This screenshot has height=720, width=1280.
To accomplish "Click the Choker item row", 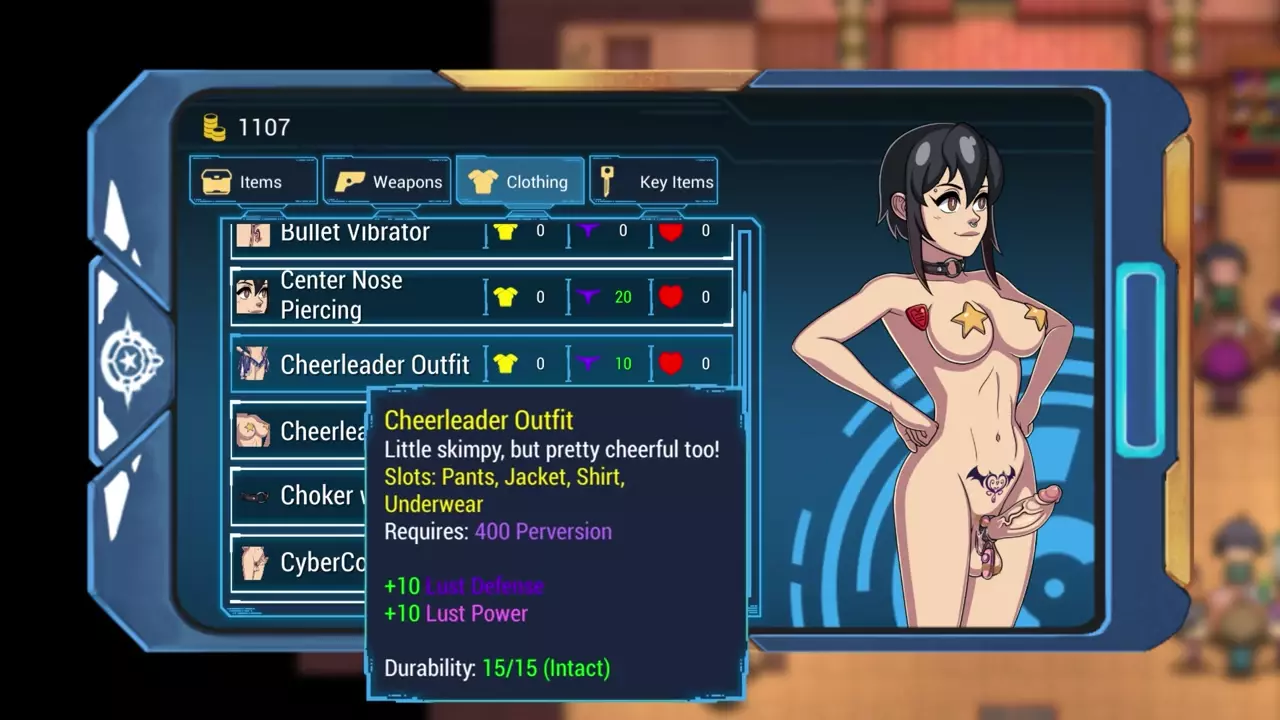I will point(298,496).
